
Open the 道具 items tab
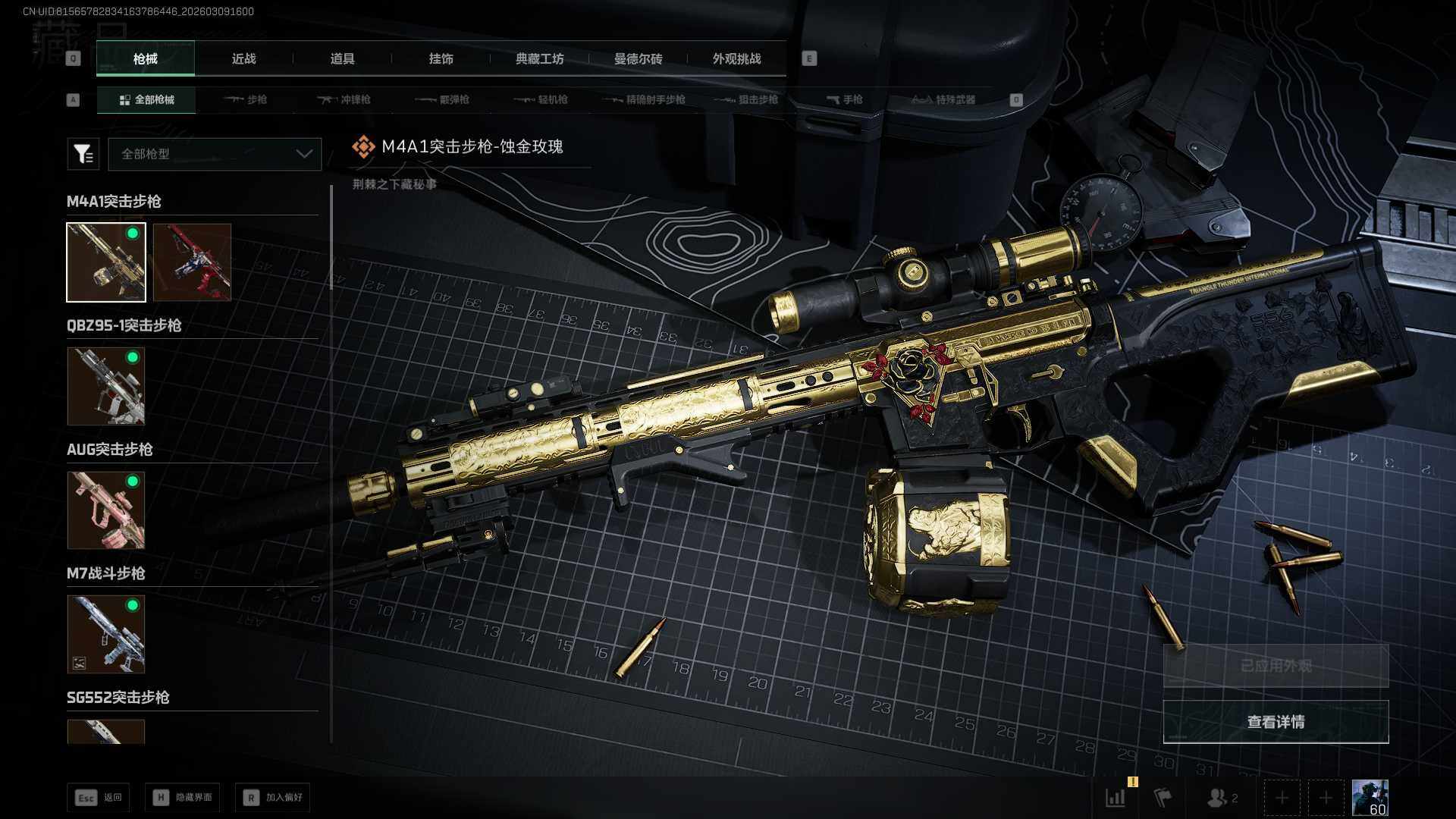[342, 59]
